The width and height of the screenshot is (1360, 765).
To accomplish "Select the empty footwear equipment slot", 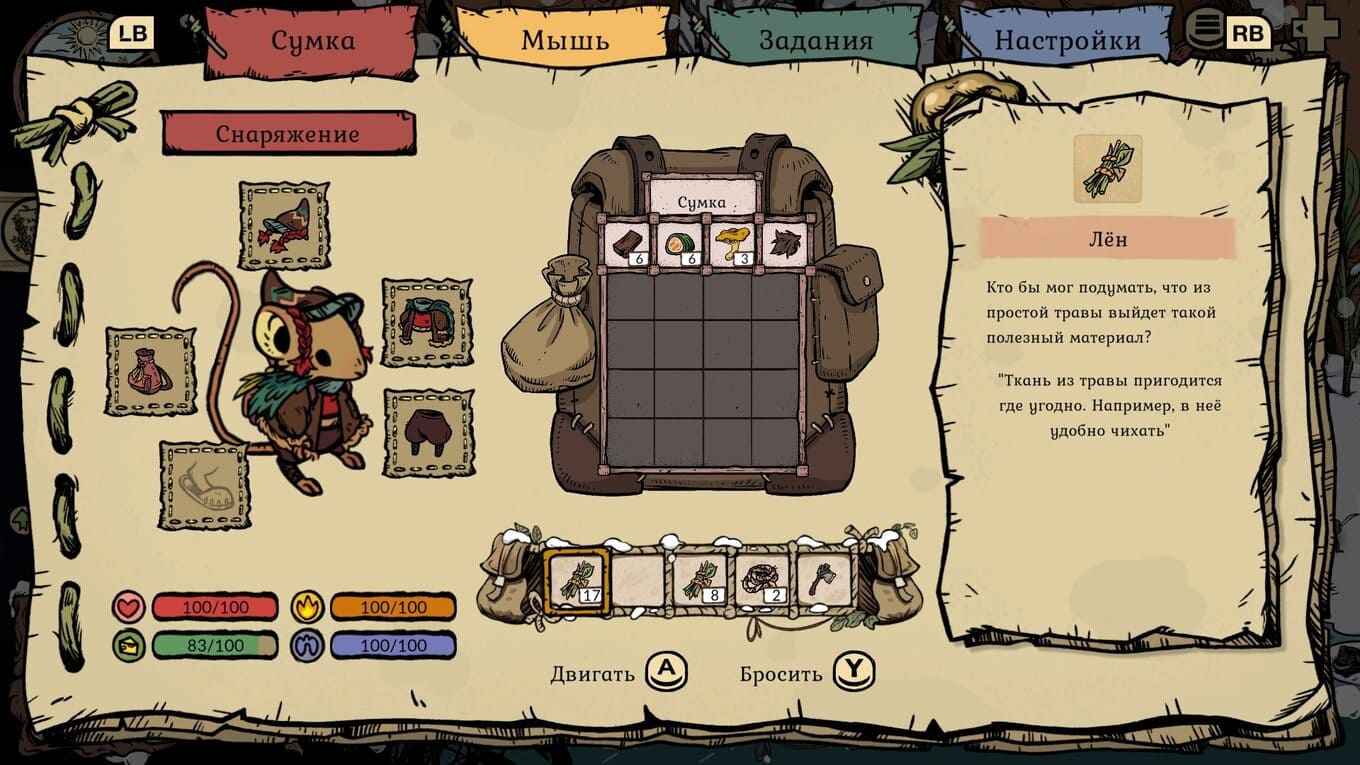I will pyautogui.click(x=204, y=486).
